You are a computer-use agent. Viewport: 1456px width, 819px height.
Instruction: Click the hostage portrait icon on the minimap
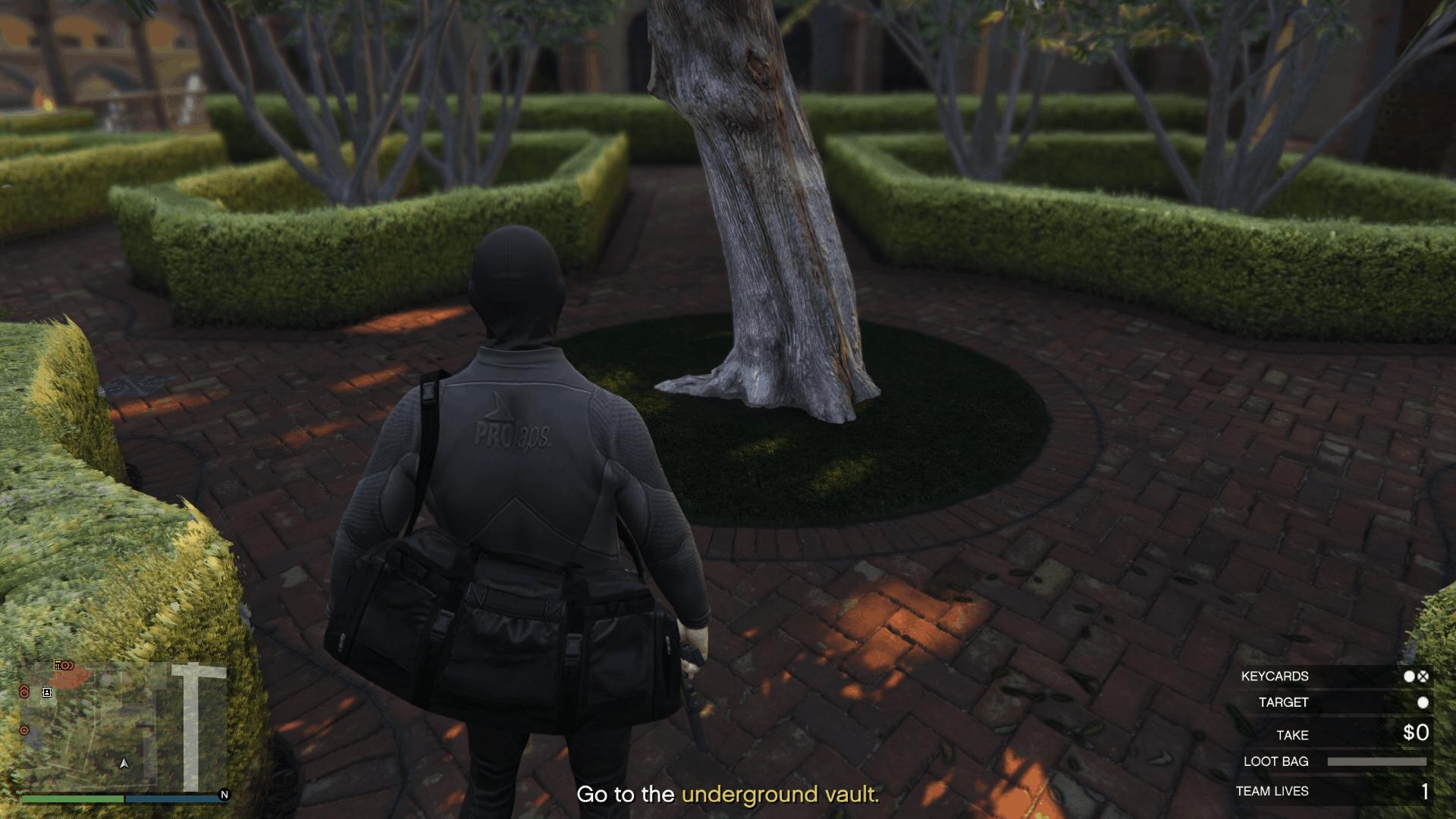pyautogui.click(x=46, y=692)
